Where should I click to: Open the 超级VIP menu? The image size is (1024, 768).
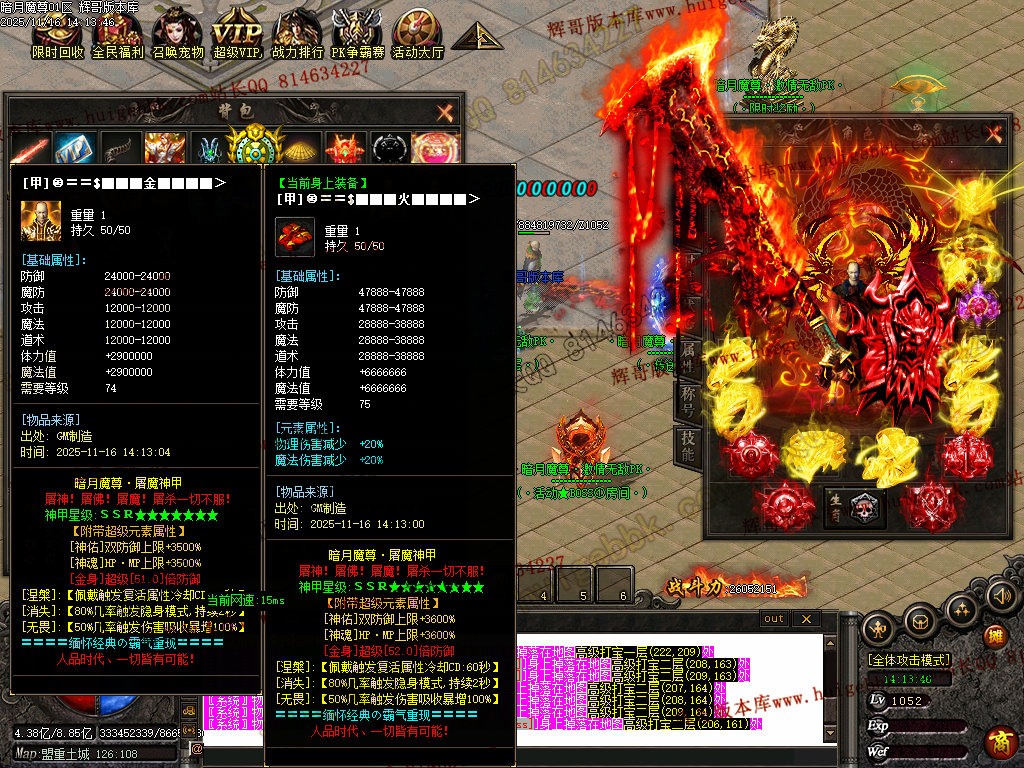pos(237,32)
